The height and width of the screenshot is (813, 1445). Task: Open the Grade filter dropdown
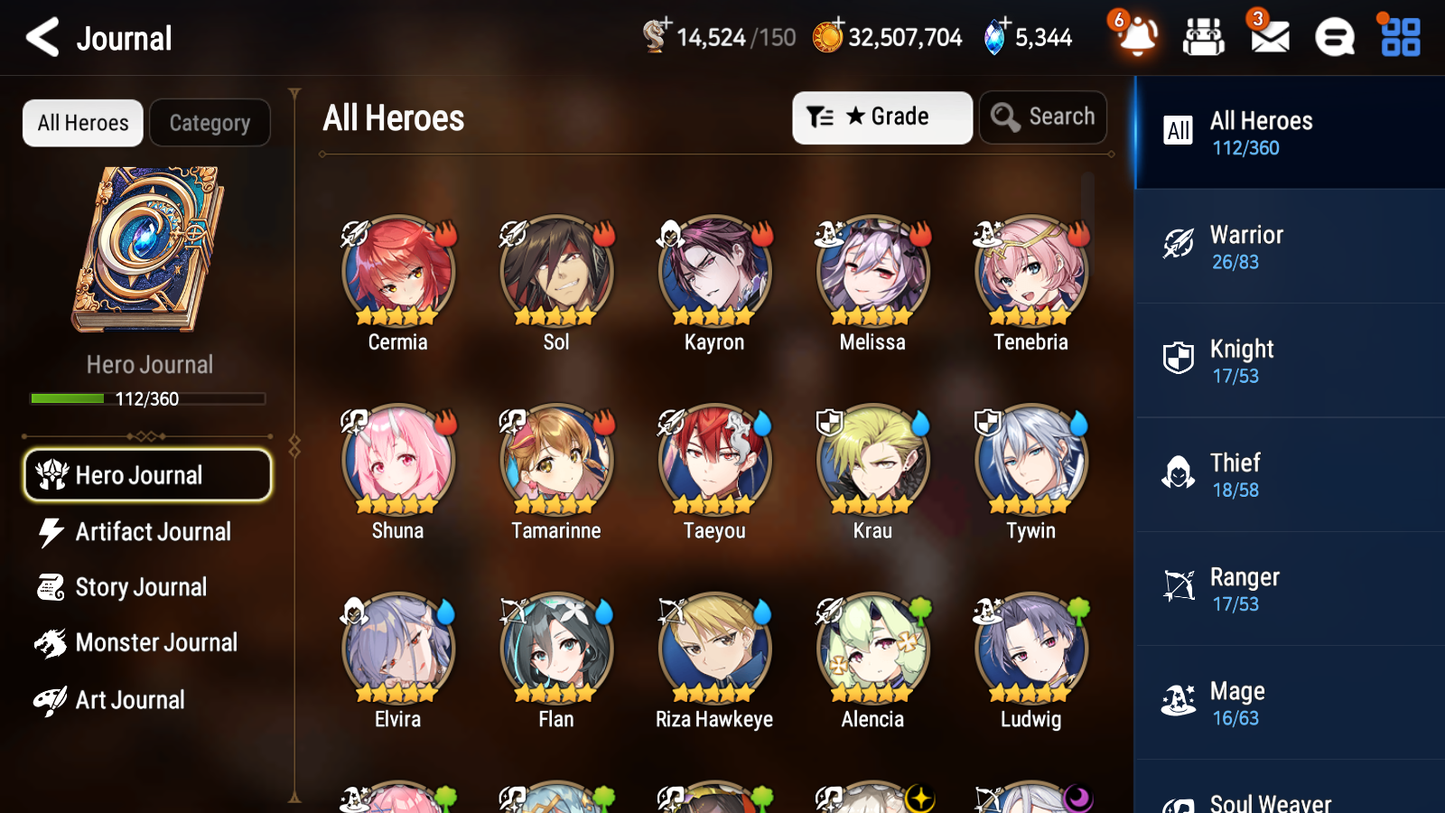click(882, 117)
